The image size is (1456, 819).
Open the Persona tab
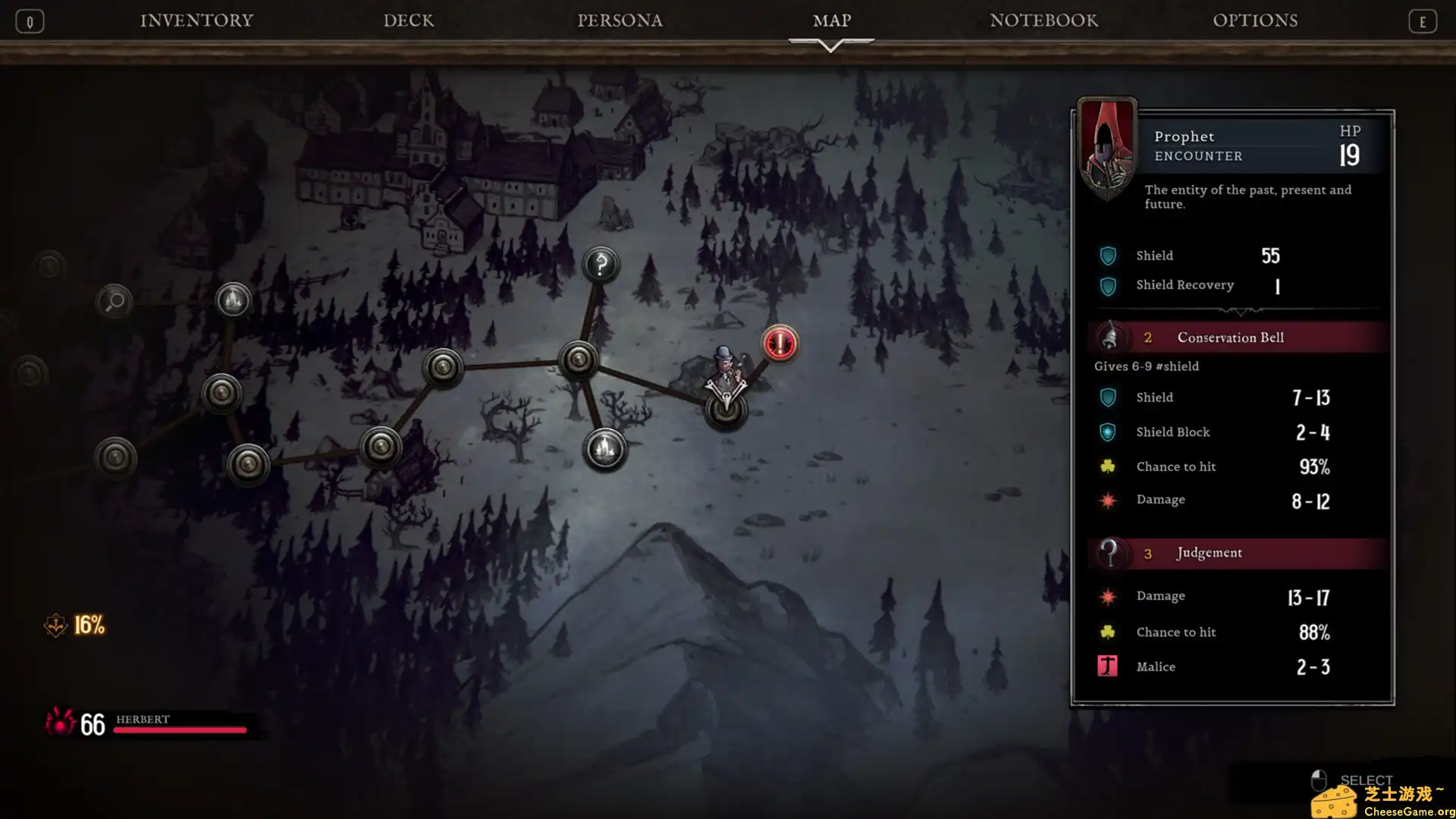click(620, 20)
